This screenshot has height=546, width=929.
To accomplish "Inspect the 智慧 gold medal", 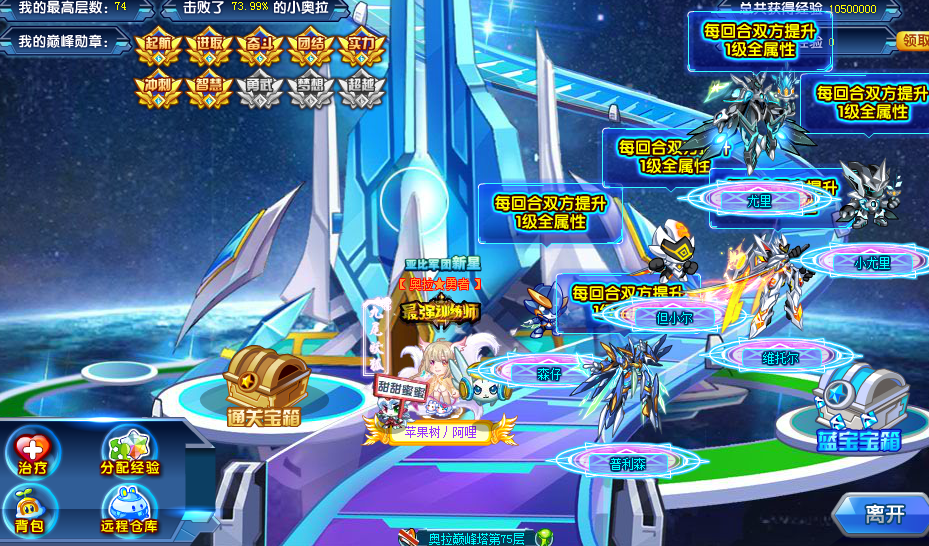I will click(x=209, y=91).
